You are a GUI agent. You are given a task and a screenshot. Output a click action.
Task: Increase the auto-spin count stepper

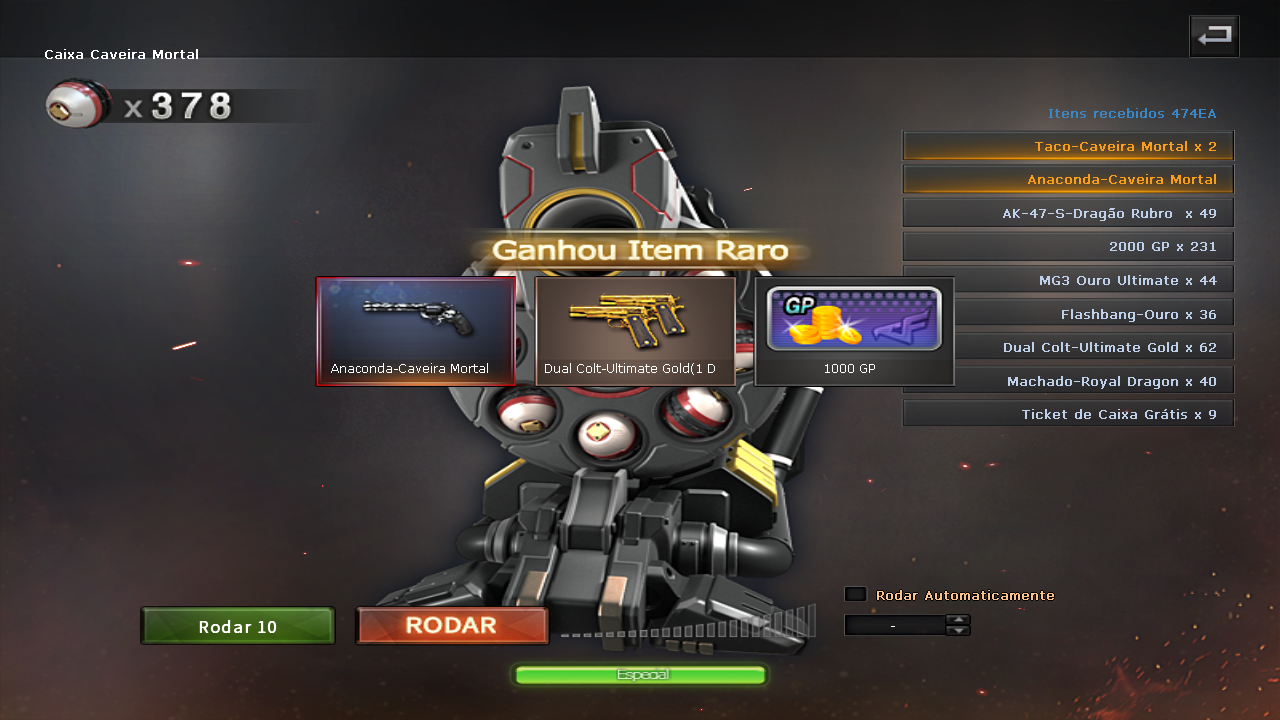click(x=958, y=620)
